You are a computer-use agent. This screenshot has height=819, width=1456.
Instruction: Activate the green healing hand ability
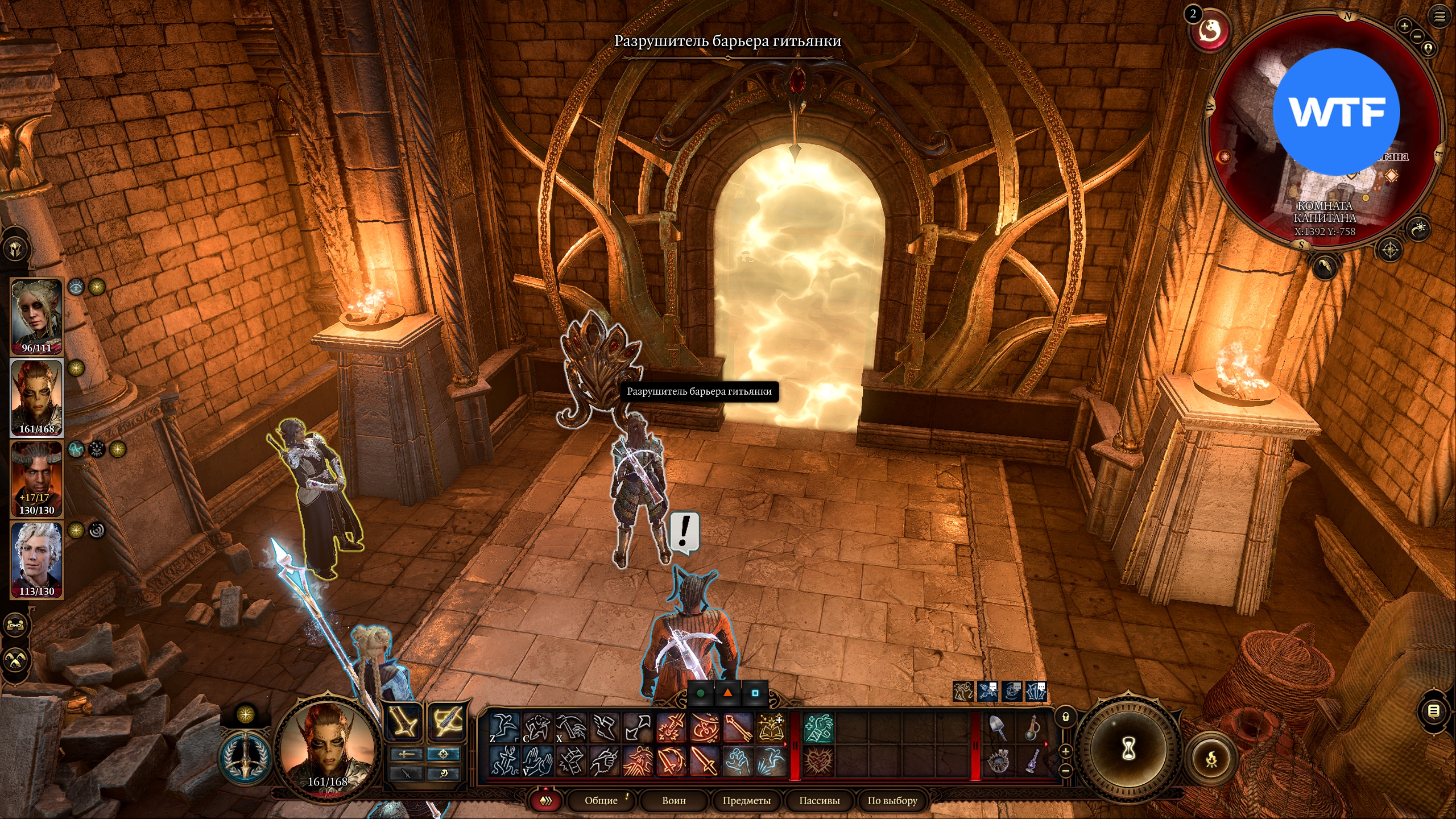point(819,728)
